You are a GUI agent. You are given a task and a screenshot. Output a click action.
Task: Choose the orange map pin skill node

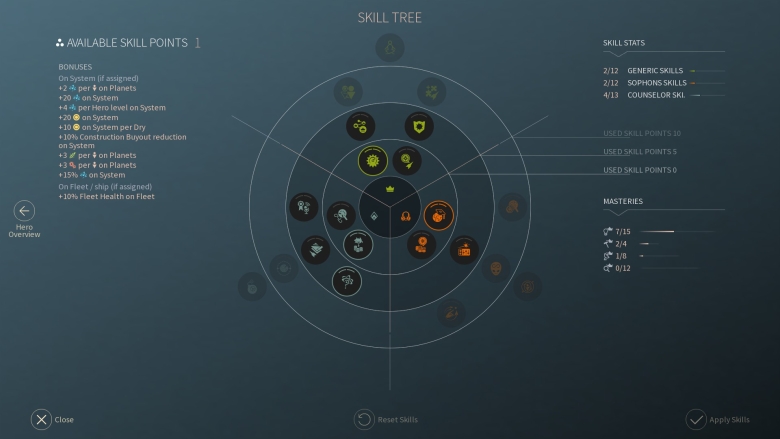[x=421, y=244]
